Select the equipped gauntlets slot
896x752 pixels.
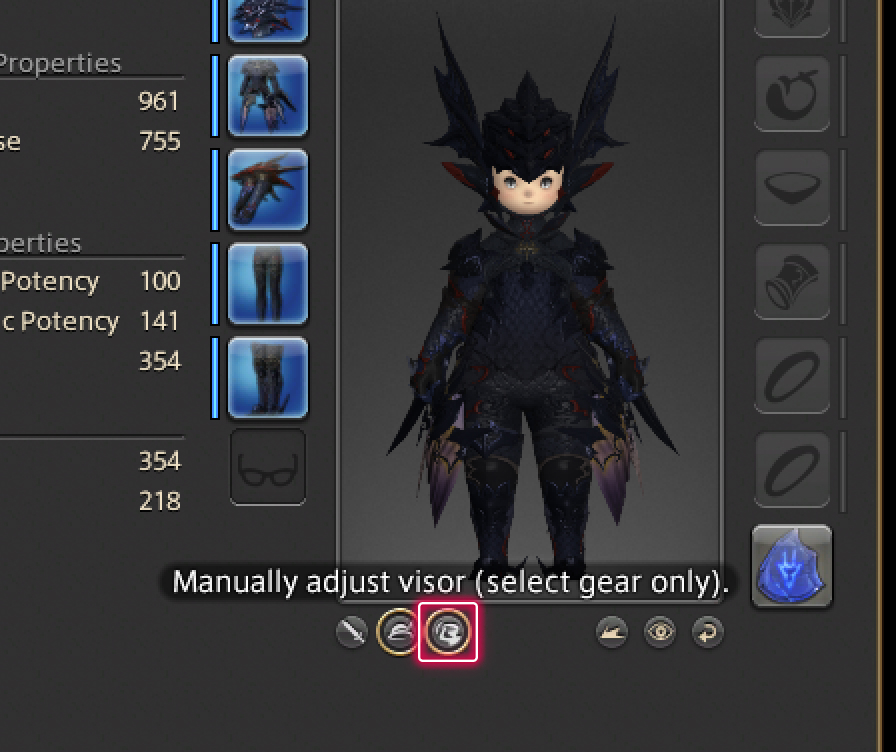click(267, 190)
